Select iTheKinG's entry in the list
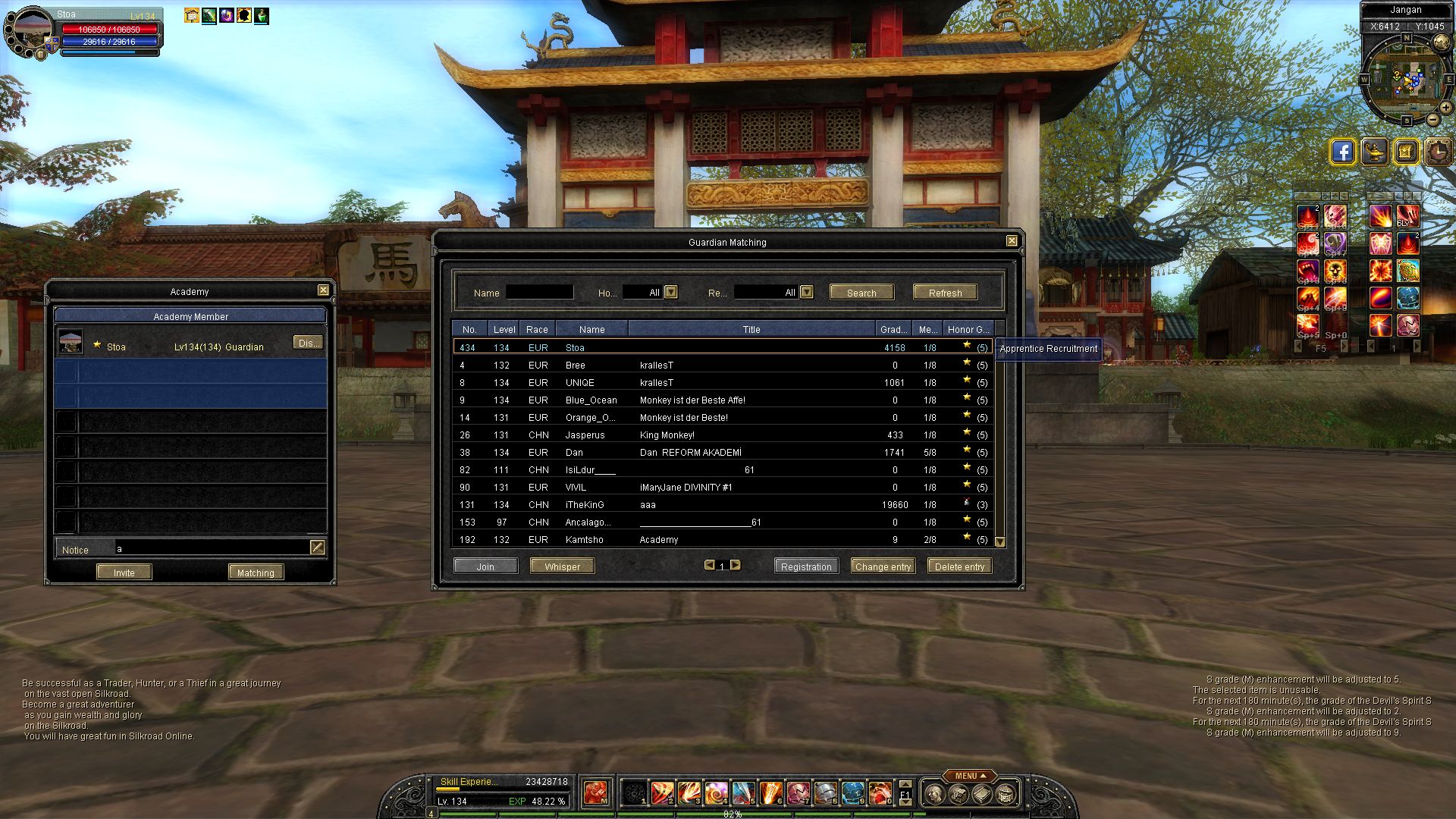 pos(585,505)
